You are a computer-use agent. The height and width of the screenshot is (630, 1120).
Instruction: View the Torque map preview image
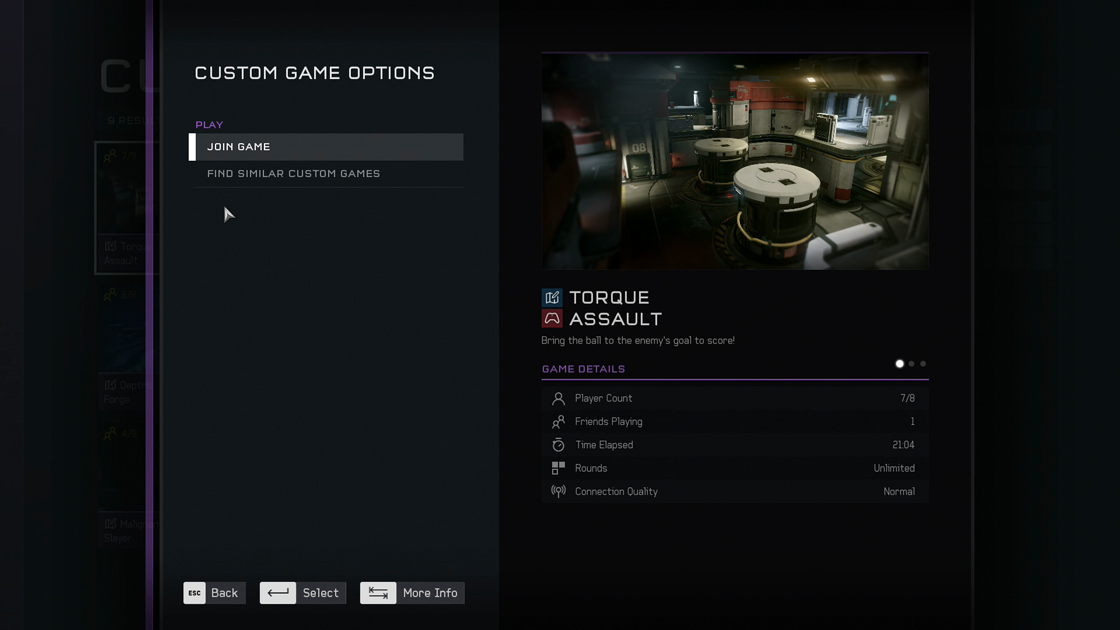(x=735, y=162)
